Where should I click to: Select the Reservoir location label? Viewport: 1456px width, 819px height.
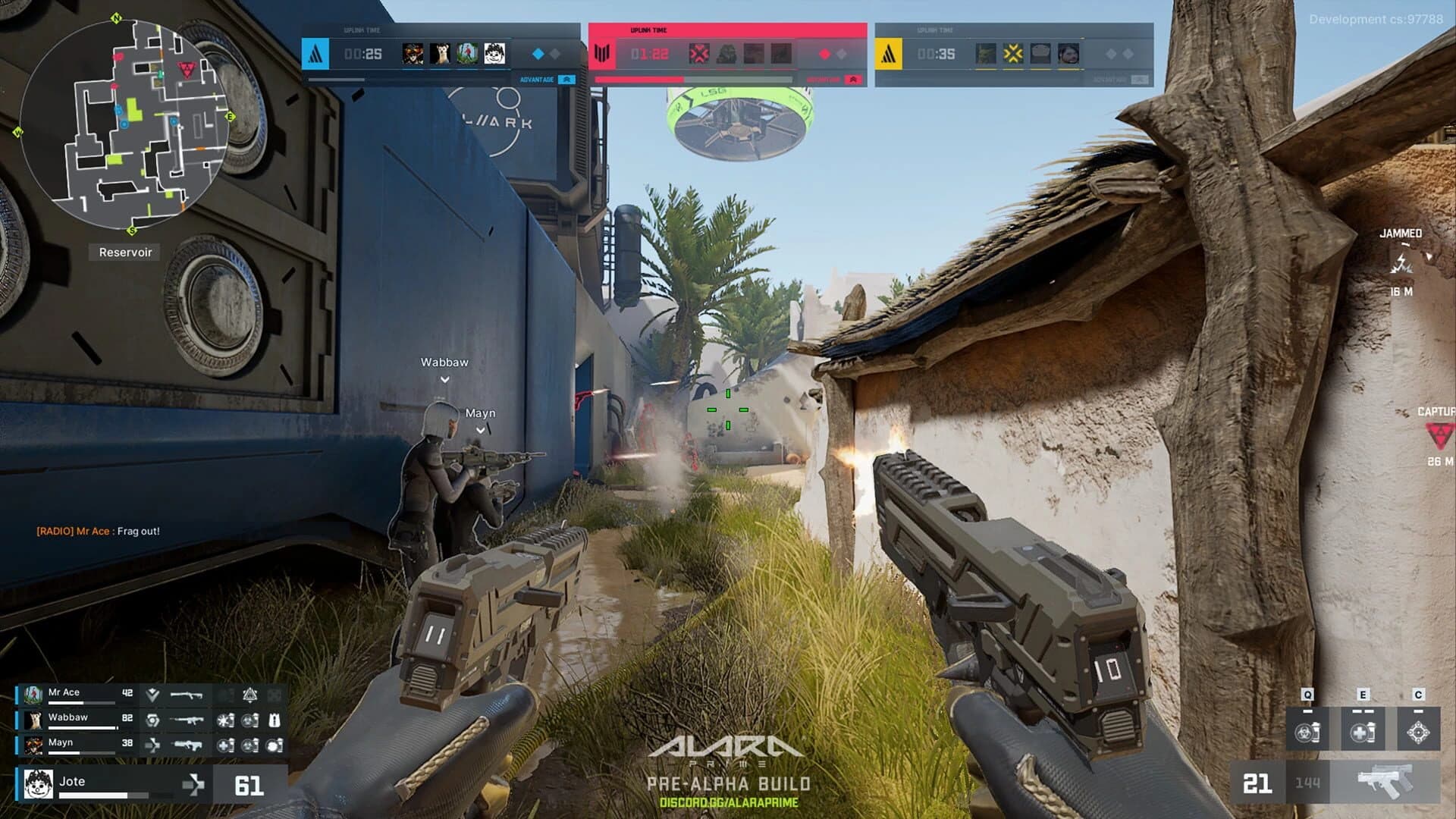point(127,252)
